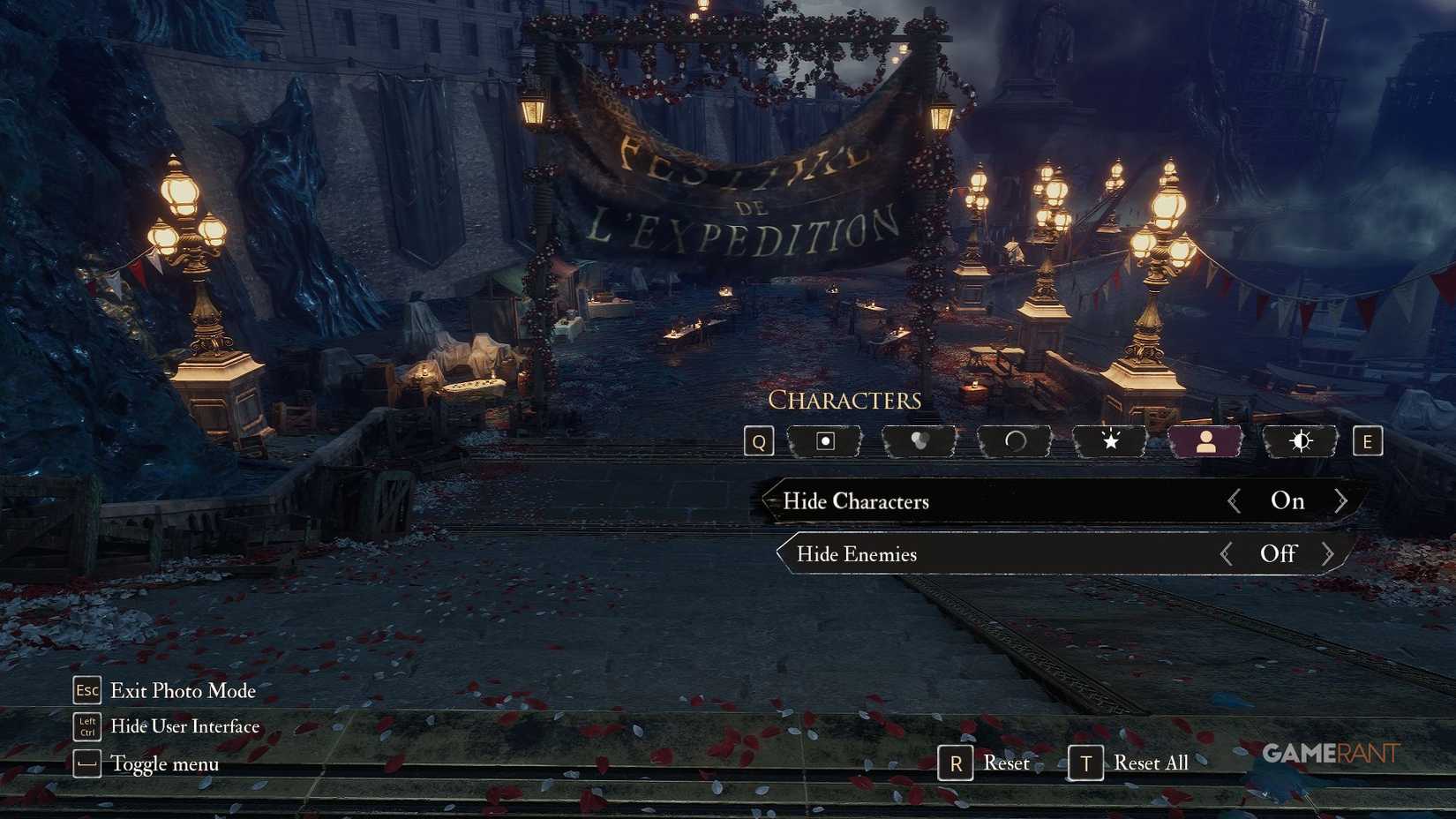Screen dimensions: 1456x819
Task: Click the On value of Hide Characters
Action: point(1288,500)
